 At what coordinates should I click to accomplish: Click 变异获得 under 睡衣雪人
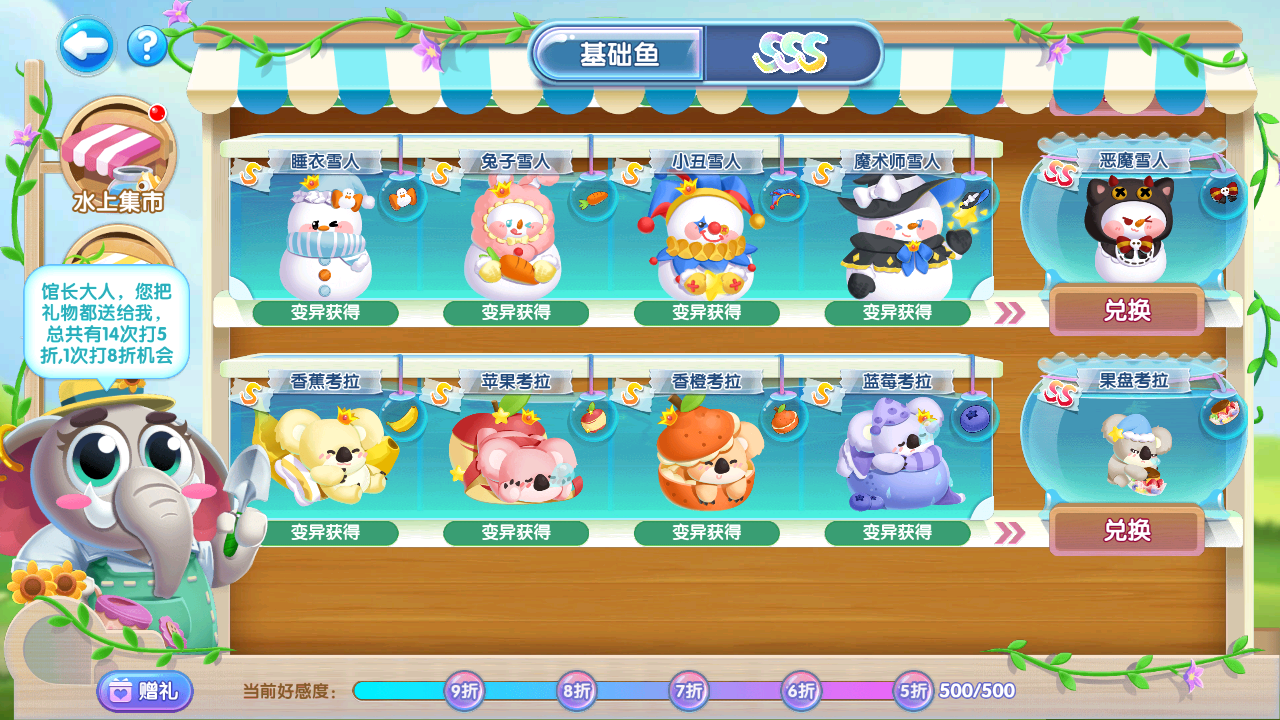coord(325,313)
